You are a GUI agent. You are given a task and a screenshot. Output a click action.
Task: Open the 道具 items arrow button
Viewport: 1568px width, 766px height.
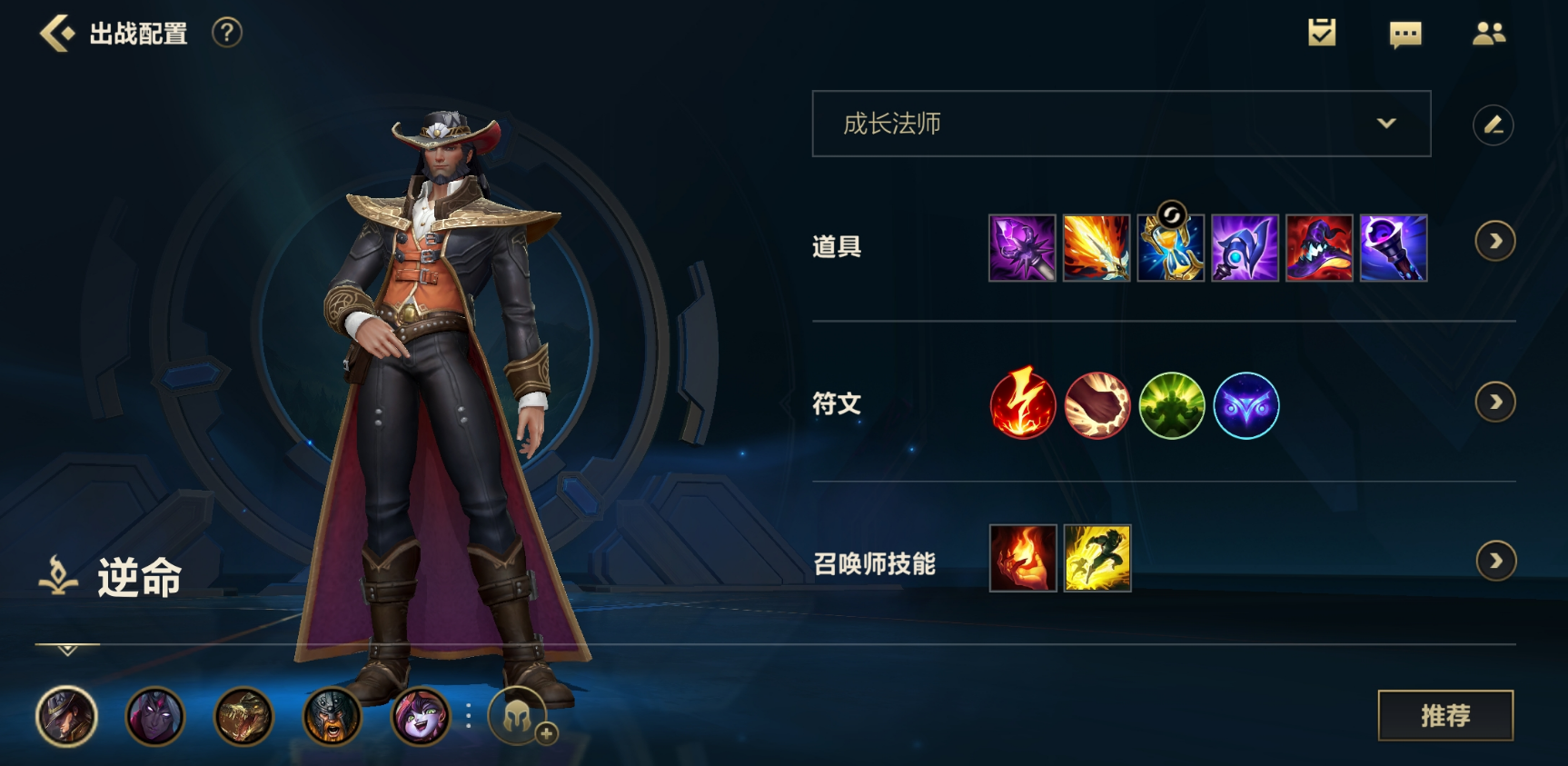1494,242
